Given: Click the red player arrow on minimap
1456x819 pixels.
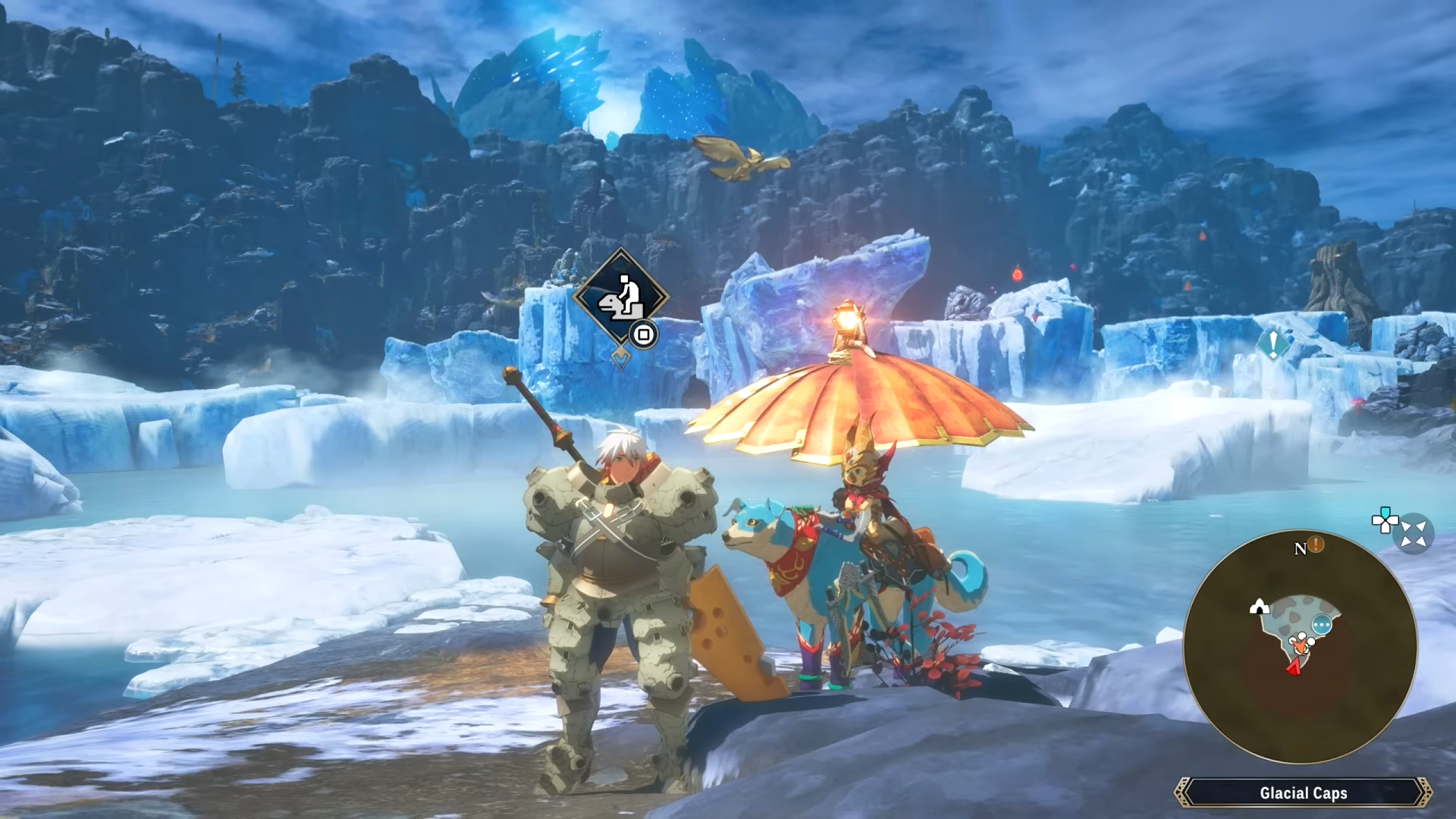Looking at the screenshot, I should 1293,667.
